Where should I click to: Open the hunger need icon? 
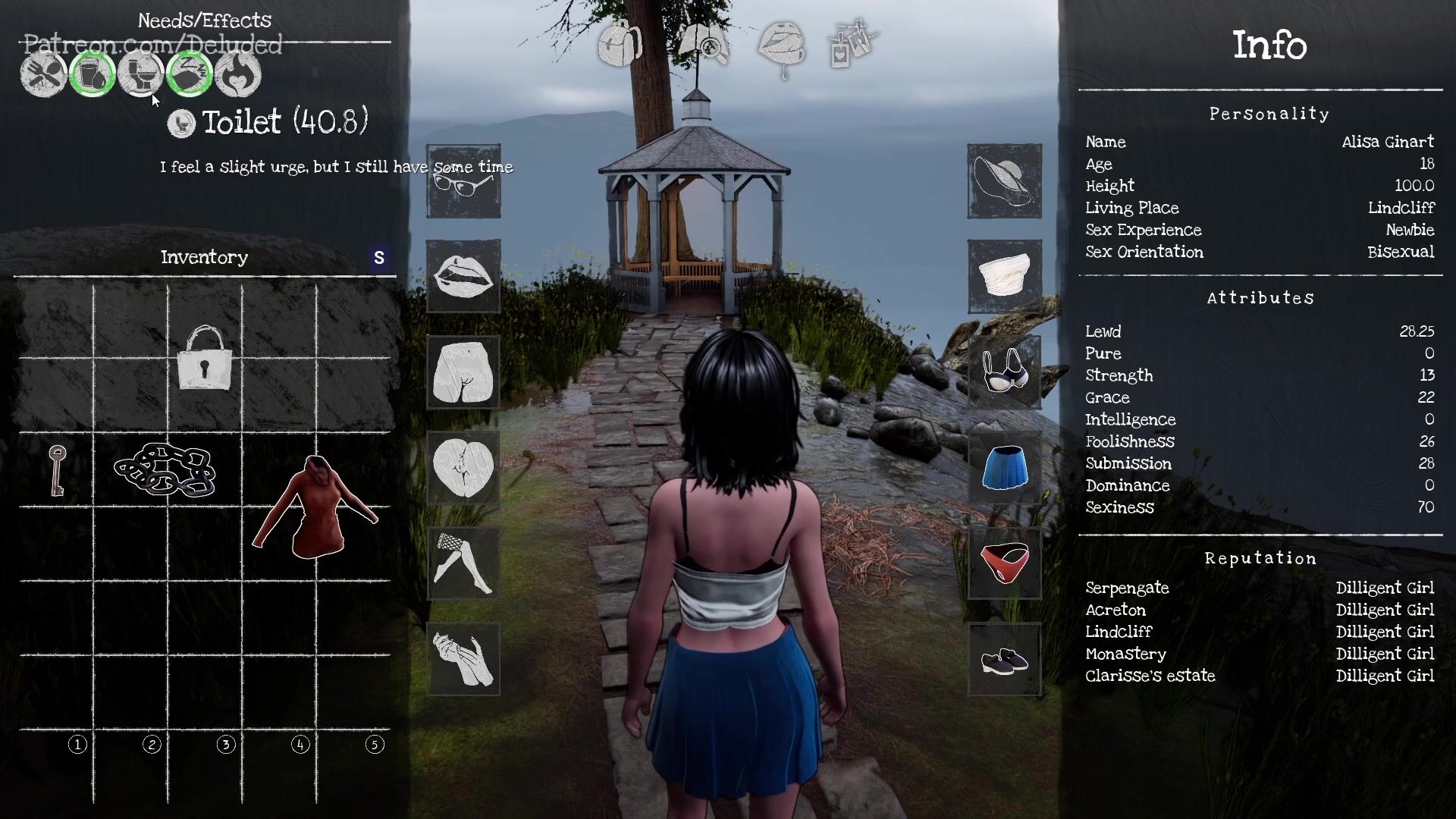pos(43,74)
